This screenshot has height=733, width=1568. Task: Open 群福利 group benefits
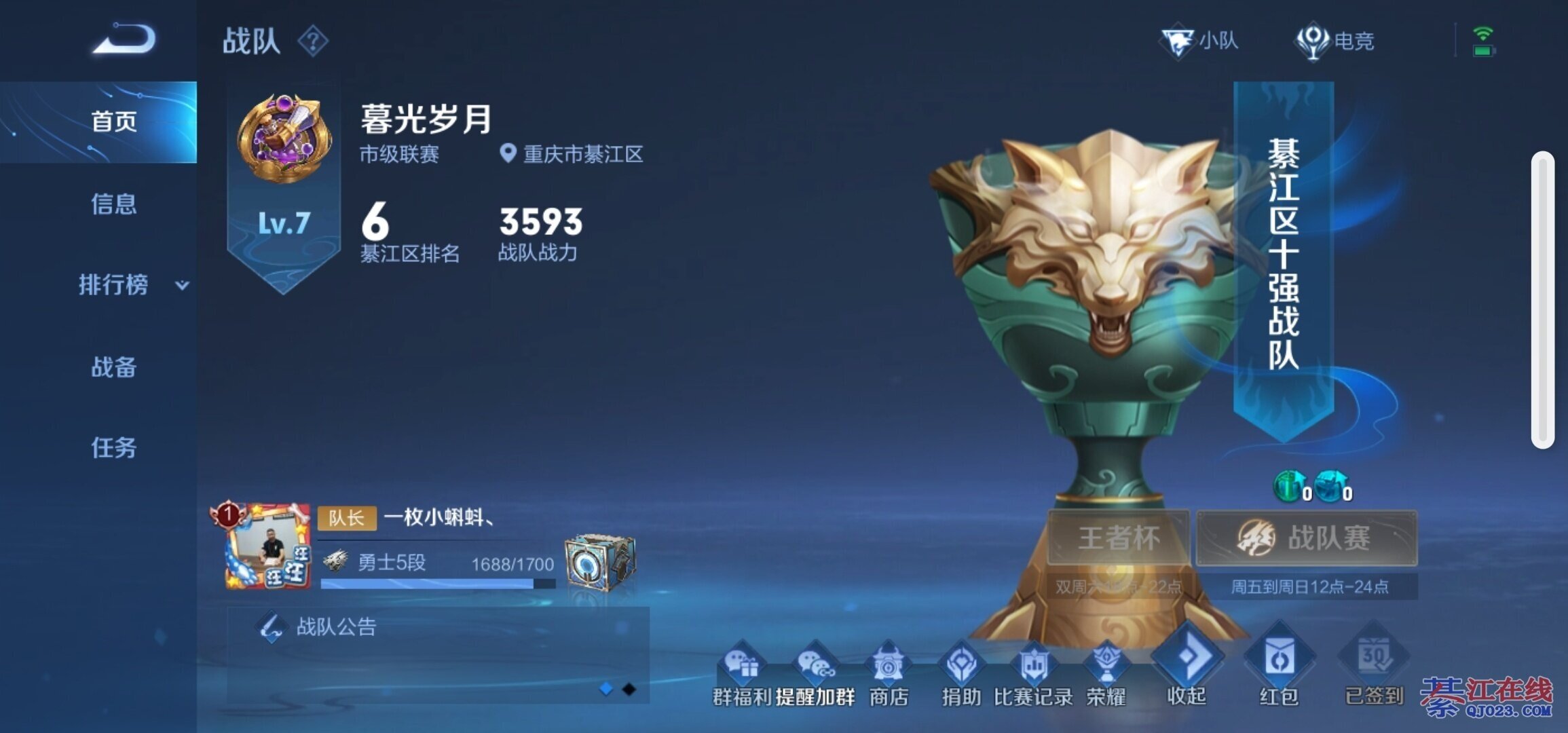(742, 672)
